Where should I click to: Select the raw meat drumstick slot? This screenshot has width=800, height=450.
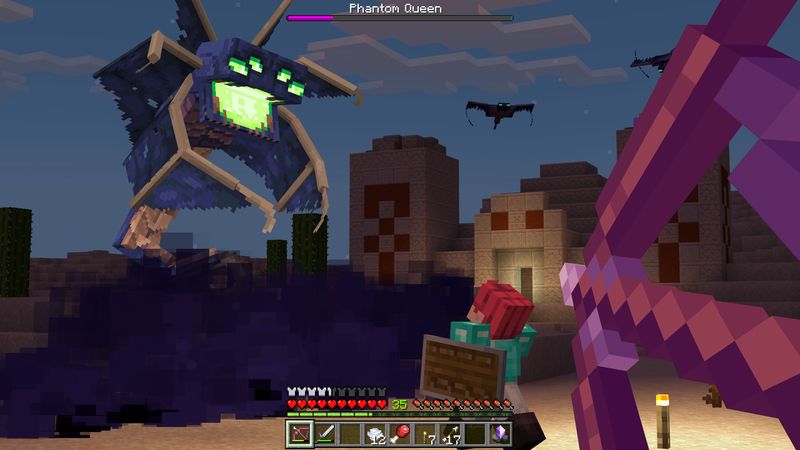(x=399, y=434)
